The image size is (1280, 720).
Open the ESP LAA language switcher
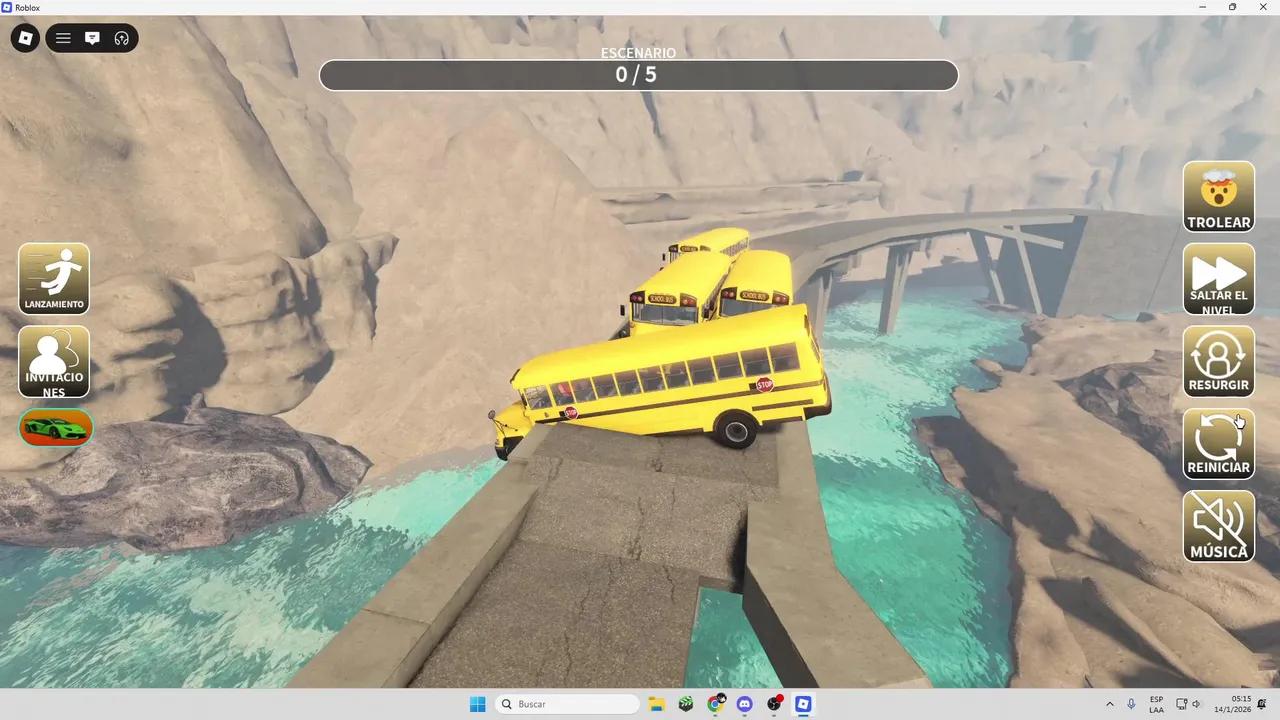click(x=1156, y=704)
